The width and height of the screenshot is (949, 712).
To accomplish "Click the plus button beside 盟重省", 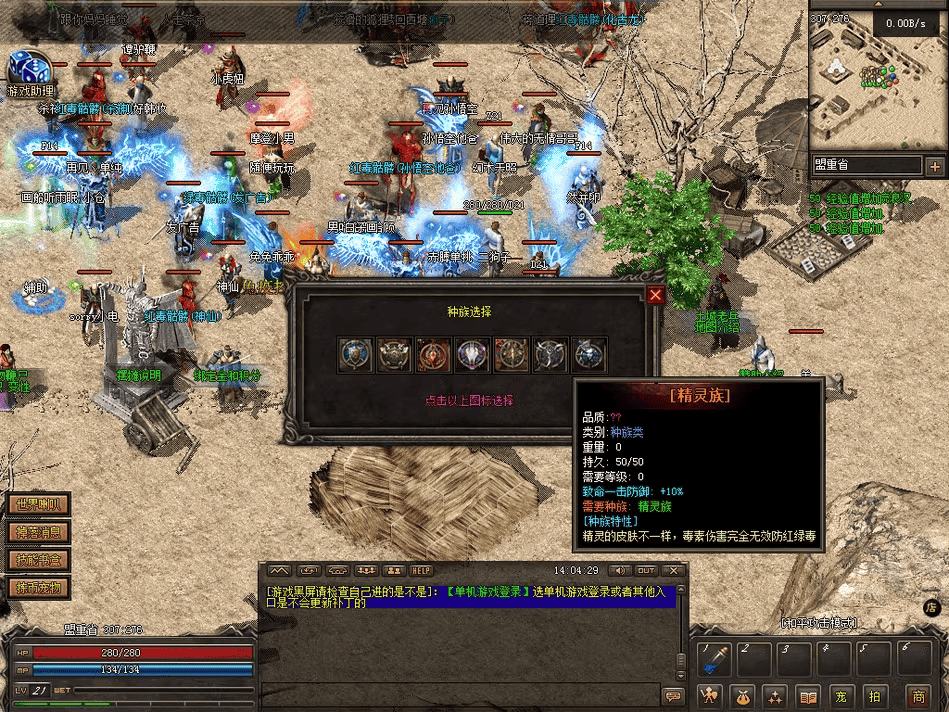I will click(x=934, y=166).
